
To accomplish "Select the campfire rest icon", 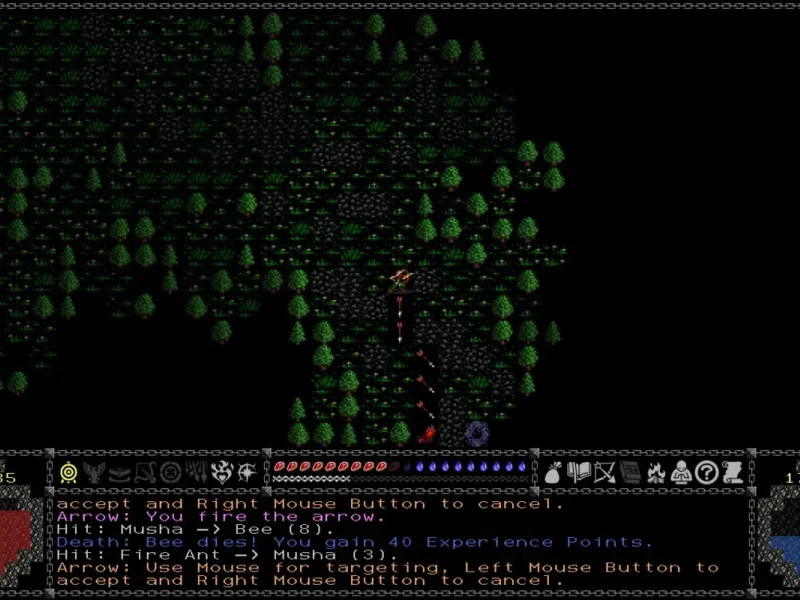I will pyautogui.click(x=655, y=473).
